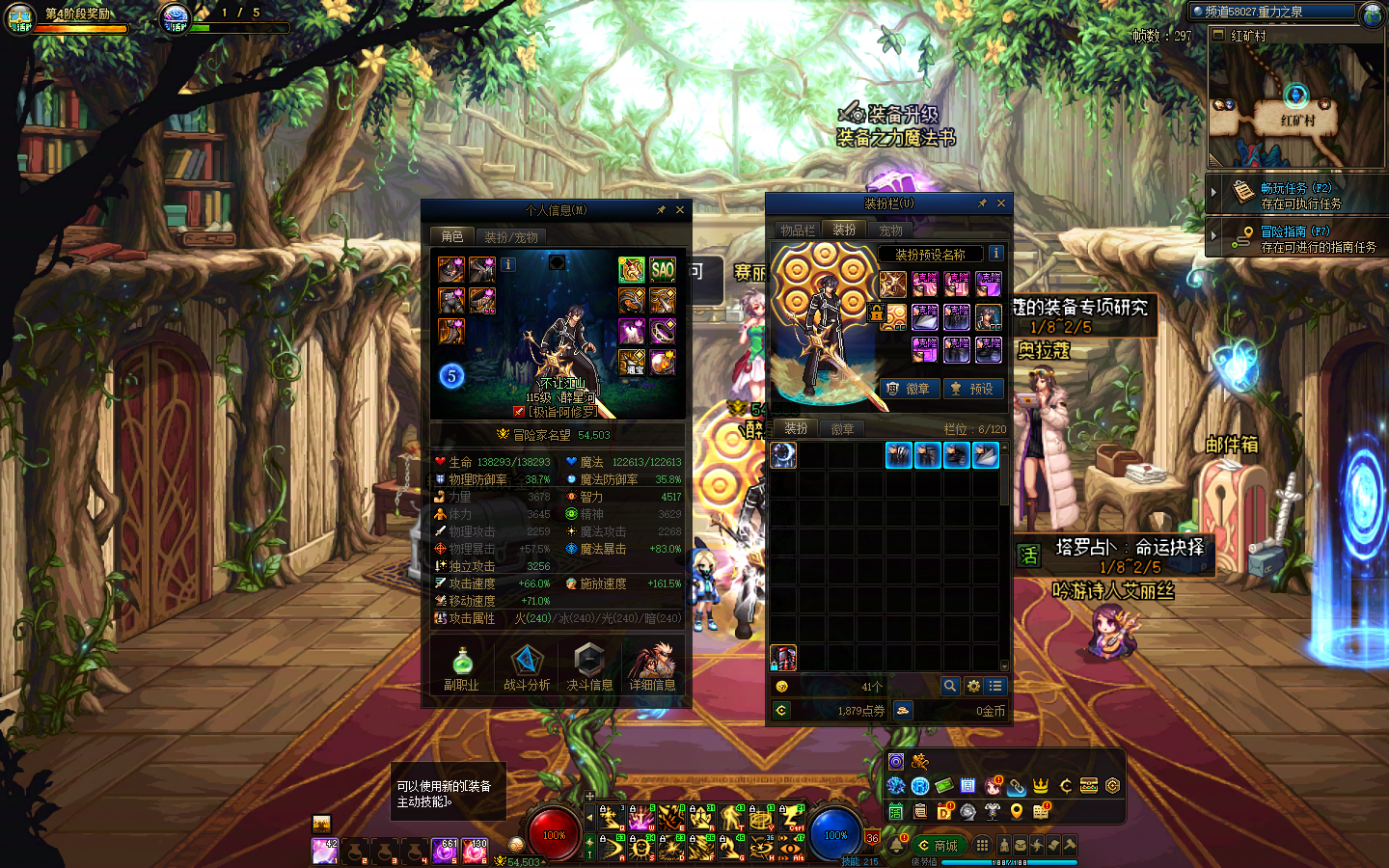The height and width of the screenshot is (868, 1389).
Task: Click the 预设 preset button
Action: (x=972, y=389)
